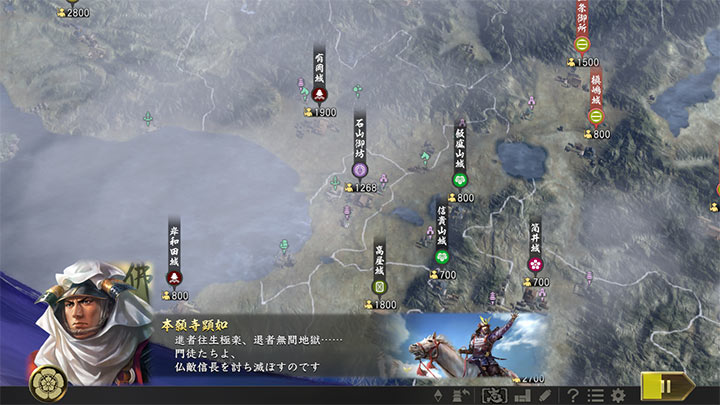
Task: Select the 槇嶋城 castle marker
Action: (x=596, y=115)
